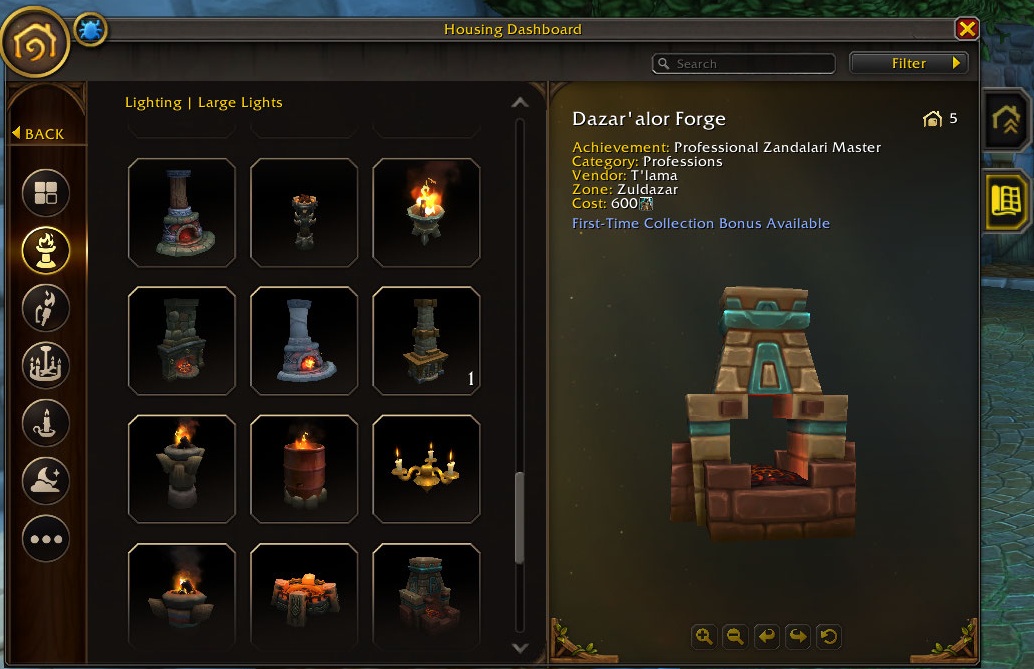This screenshot has height=669, width=1034.
Task: Select the stone pillar item with count 1
Action: pyautogui.click(x=426, y=340)
